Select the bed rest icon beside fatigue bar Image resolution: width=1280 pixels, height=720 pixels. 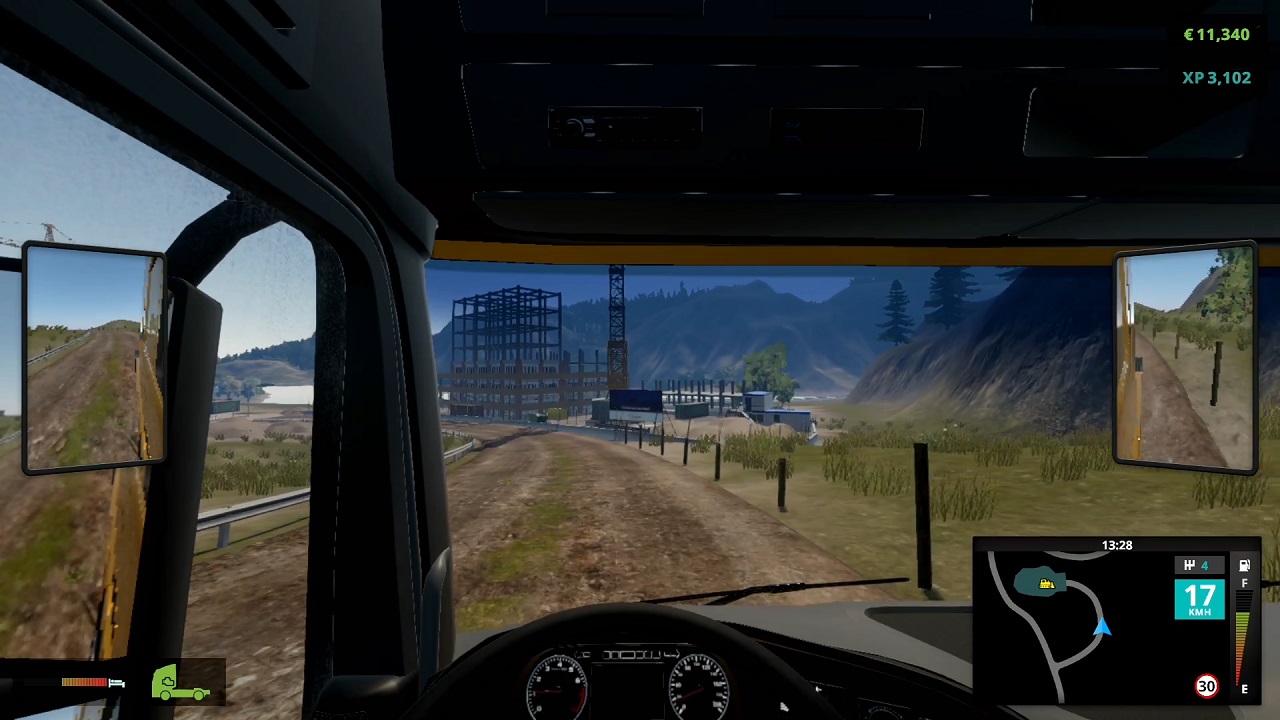click(117, 683)
